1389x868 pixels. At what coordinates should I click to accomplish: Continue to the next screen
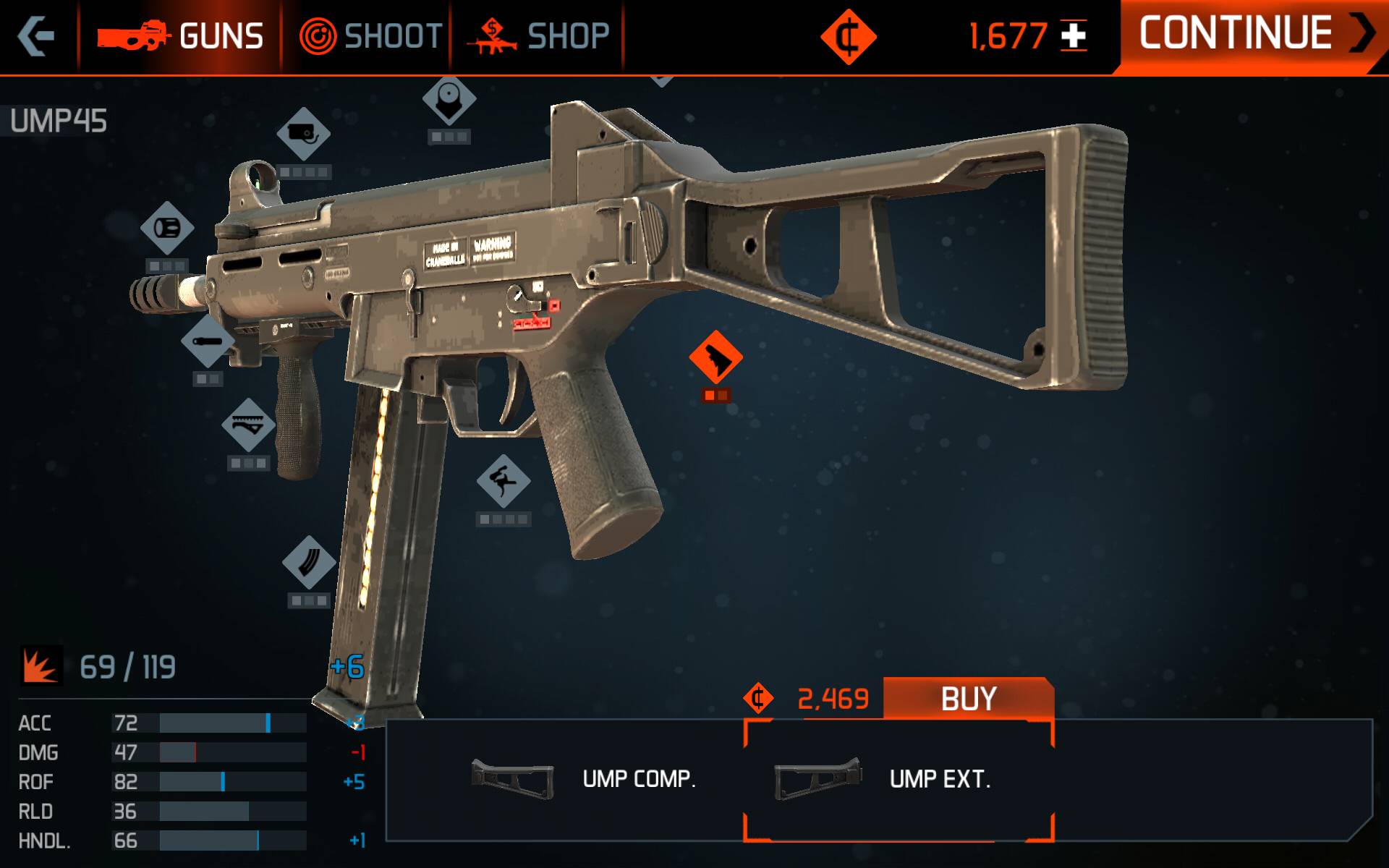pyautogui.click(x=1252, y=35)
